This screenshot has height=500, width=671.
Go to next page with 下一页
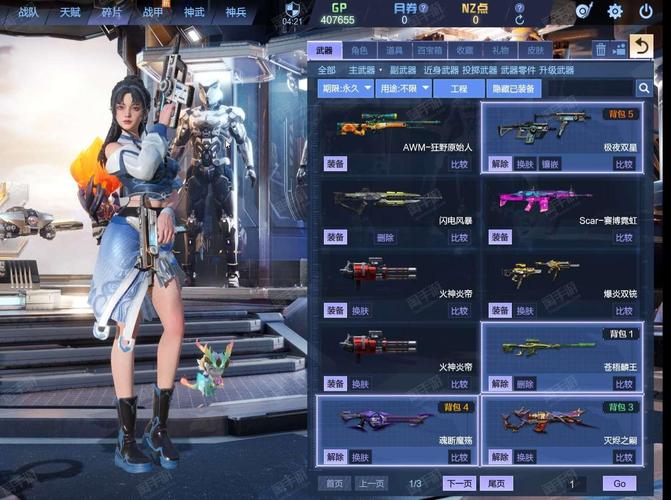(458, 483)
